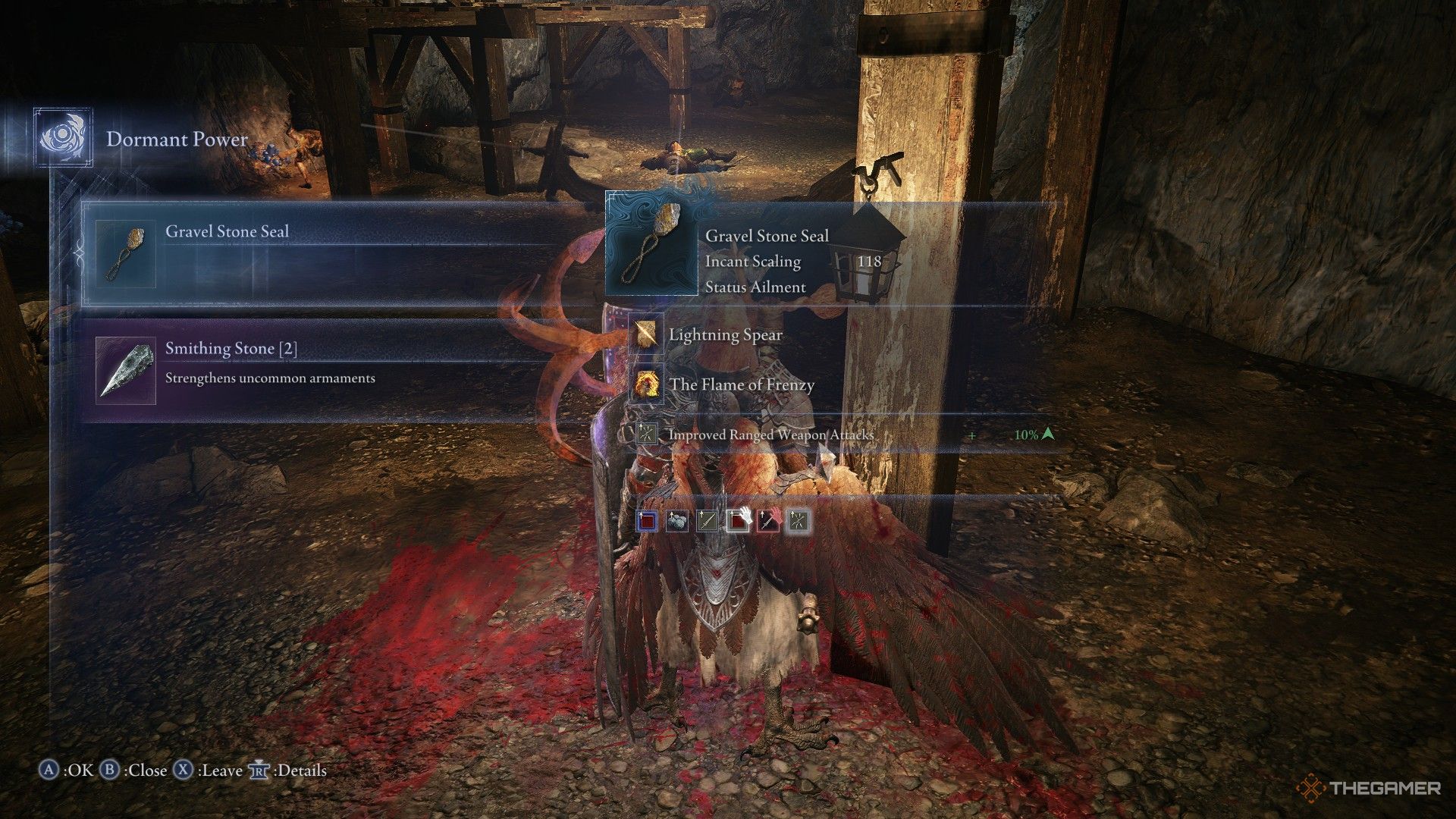Click the Gravel Stone Seal talisman icon in list
Viewport: 1456px width, 819px height.
126,254
